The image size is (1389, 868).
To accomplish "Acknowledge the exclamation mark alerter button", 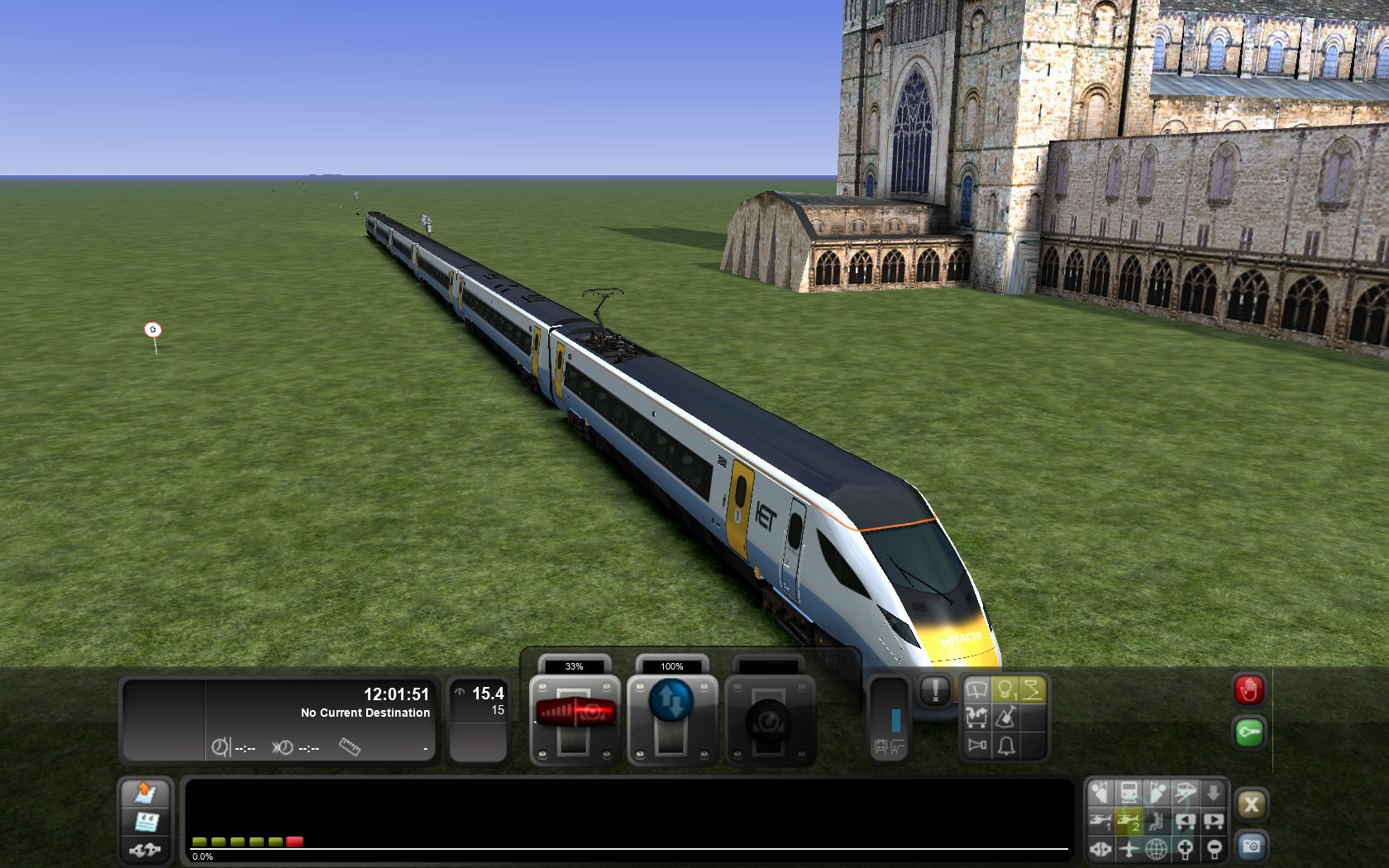I will pyautogui.click(x=935, y=690).
